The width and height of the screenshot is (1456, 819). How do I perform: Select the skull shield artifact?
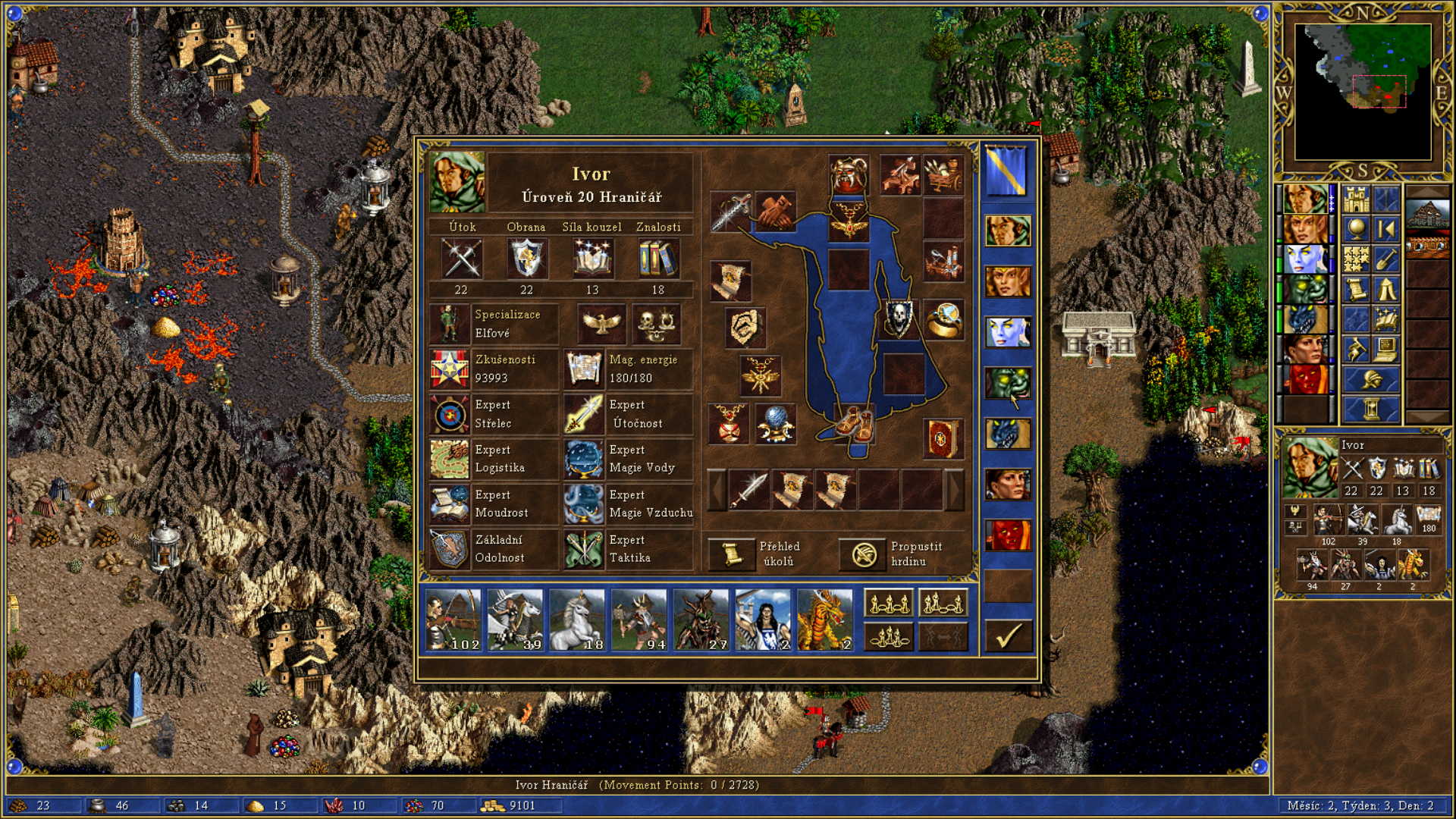(898, 318)
